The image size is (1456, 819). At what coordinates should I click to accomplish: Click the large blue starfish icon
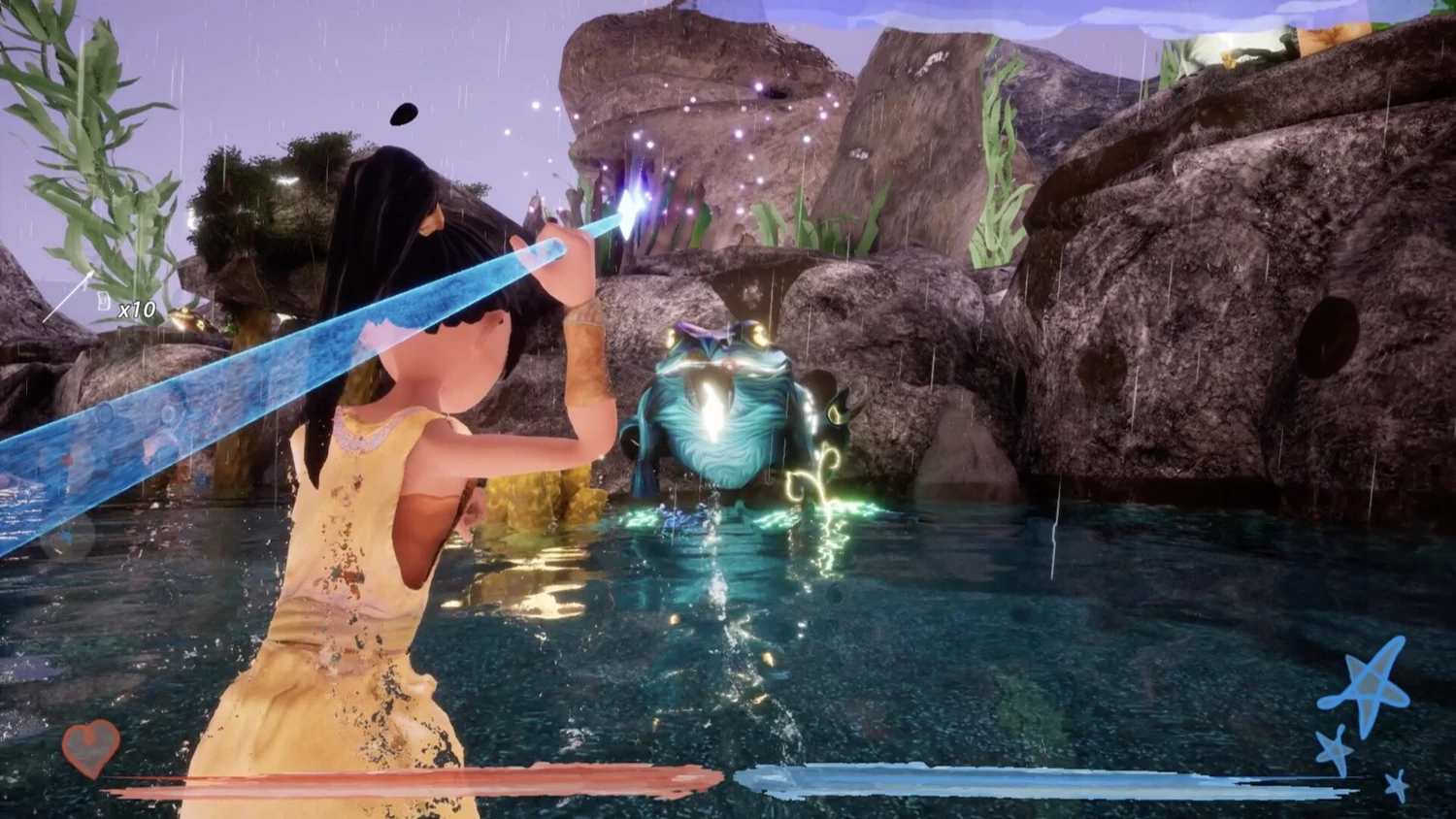[x=1368, y=687]
